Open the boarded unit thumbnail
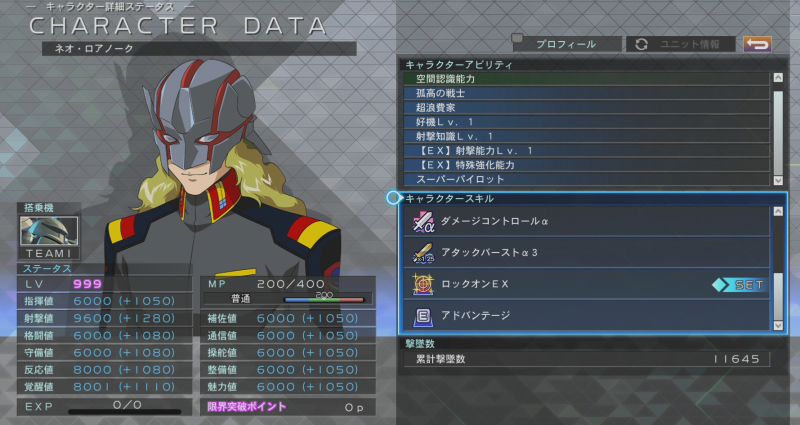 (x=49, y=231)
